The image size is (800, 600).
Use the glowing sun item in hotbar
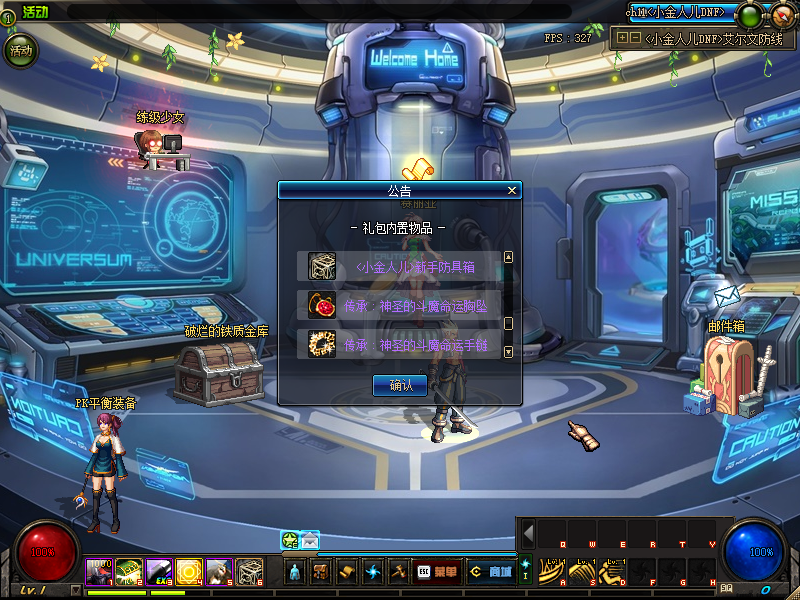190,571
